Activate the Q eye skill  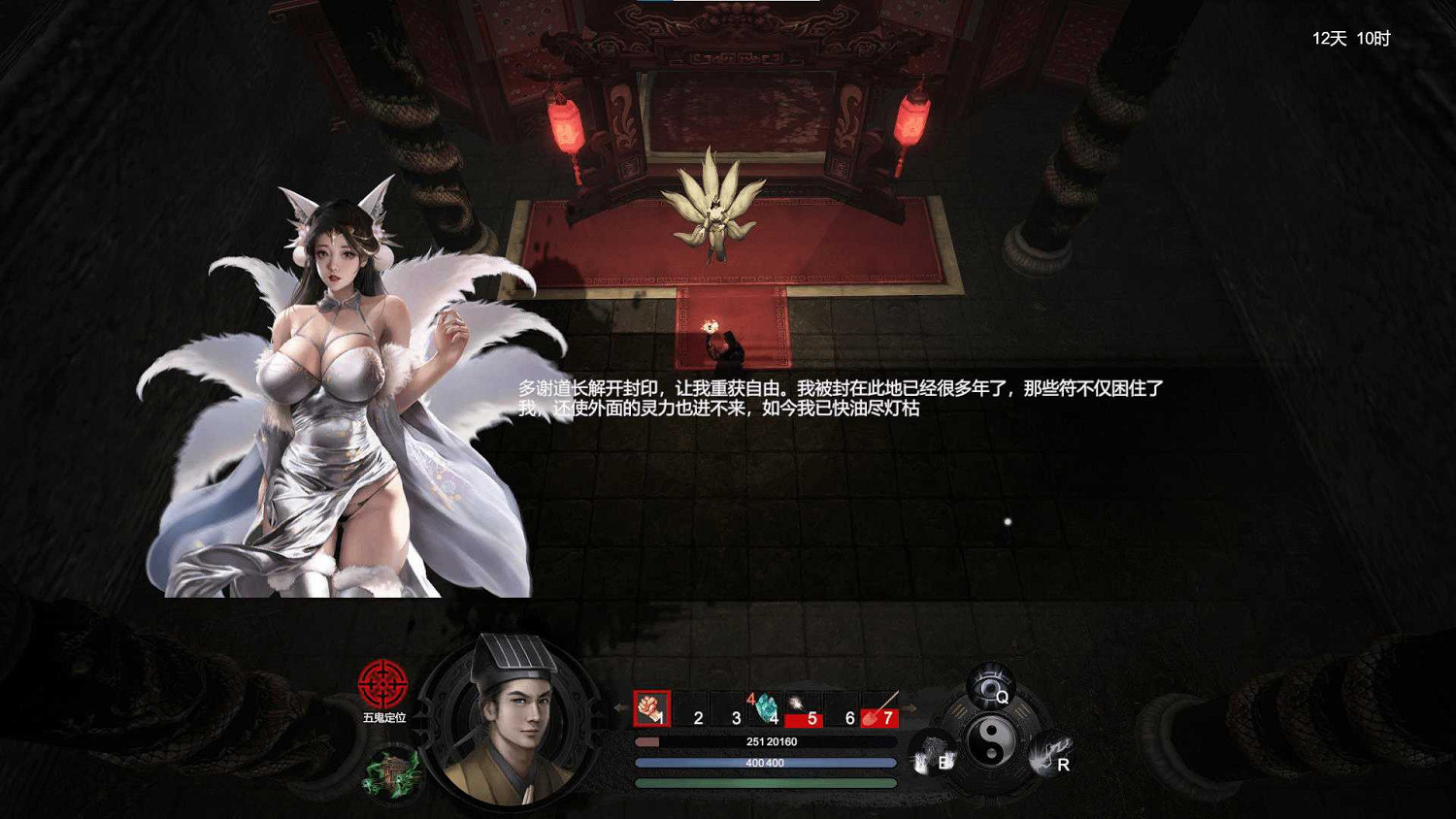pos(992,684)
